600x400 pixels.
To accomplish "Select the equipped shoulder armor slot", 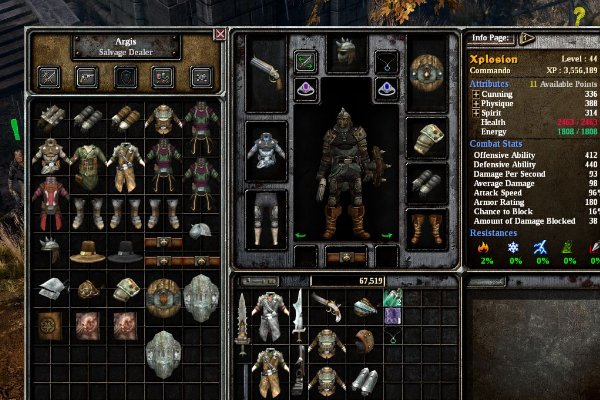I will [425, 138].
